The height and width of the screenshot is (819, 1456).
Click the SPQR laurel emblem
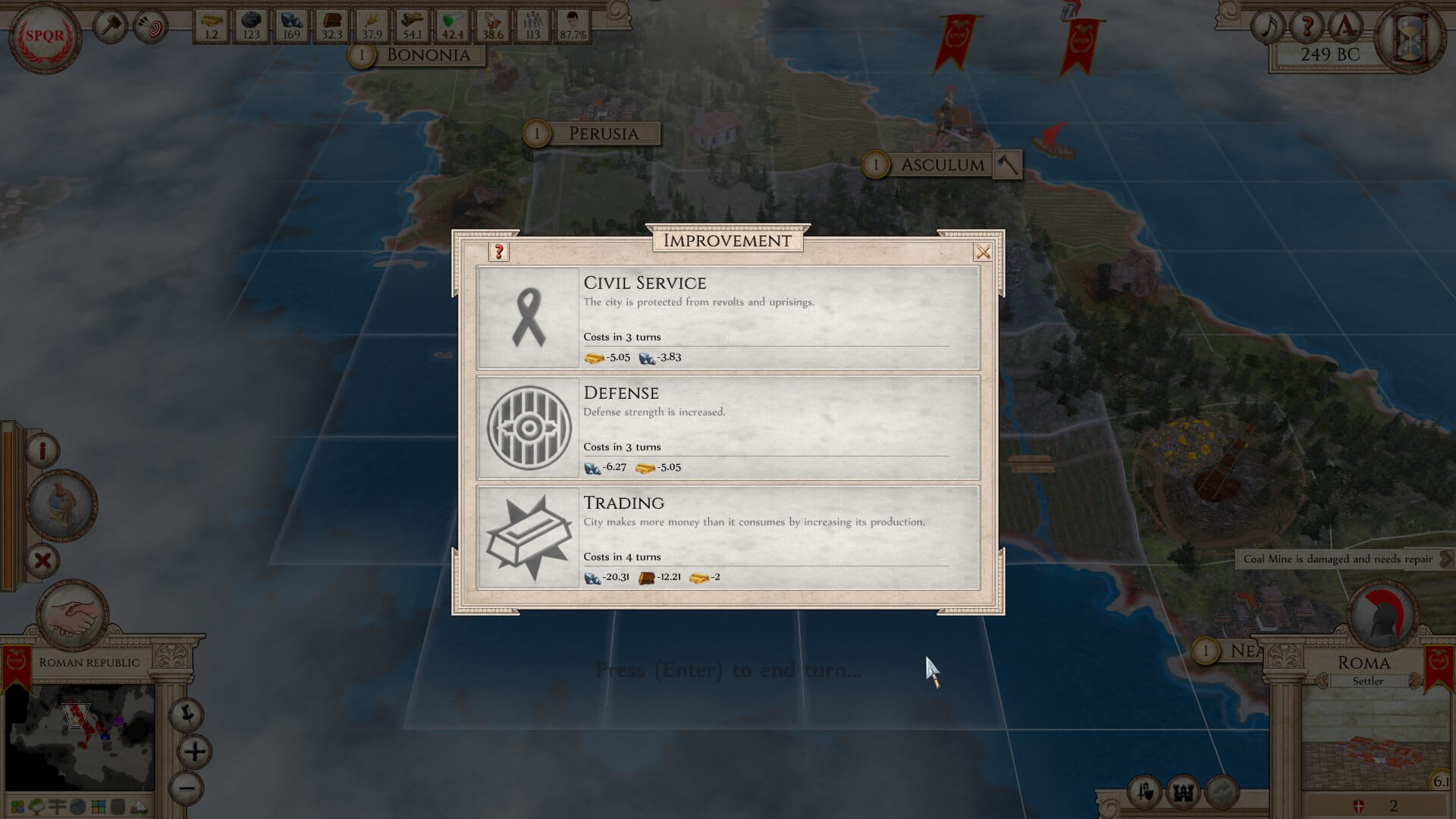click(45, 36)
